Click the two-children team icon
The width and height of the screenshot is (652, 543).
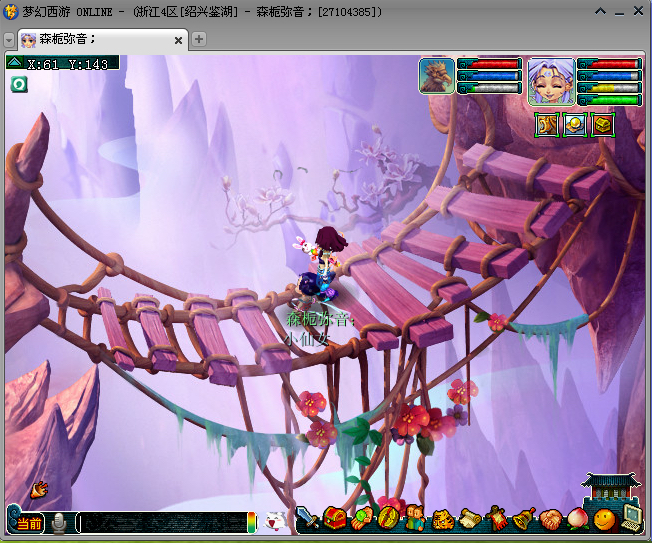pyautogui.click(x=415, y=520)
